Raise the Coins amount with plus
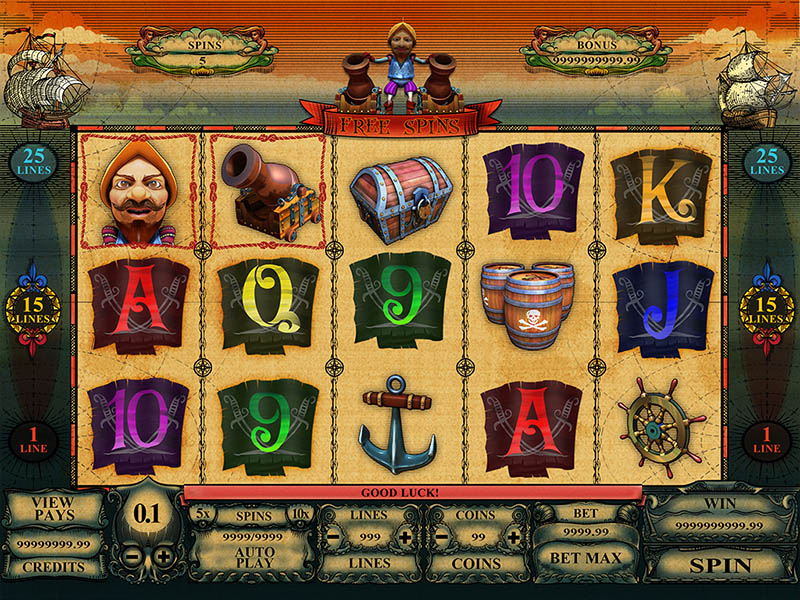The width and height of the screenshot is (800, 600). (512, 537)
